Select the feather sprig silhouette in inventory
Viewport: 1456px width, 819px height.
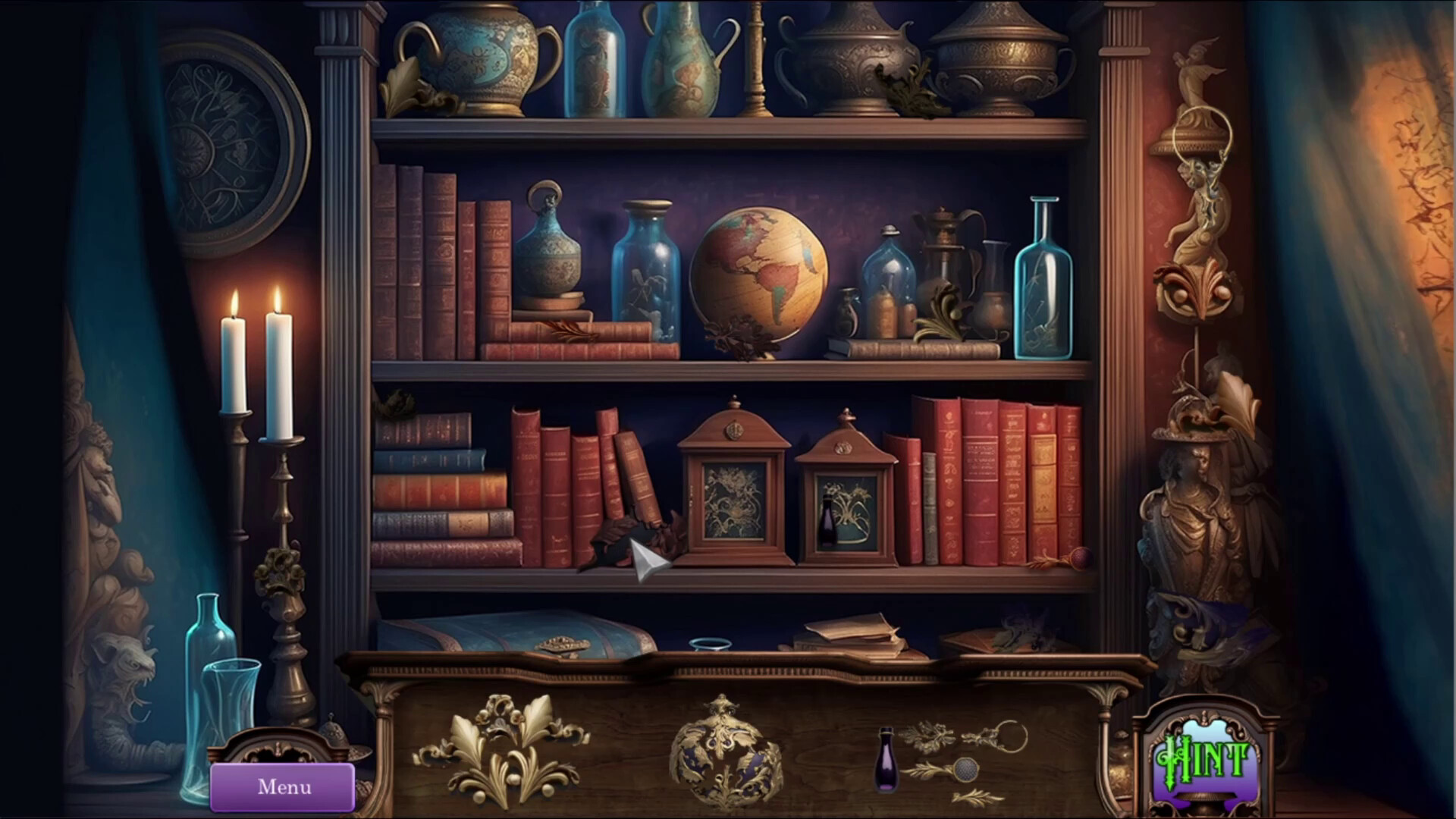pos(976,798)
